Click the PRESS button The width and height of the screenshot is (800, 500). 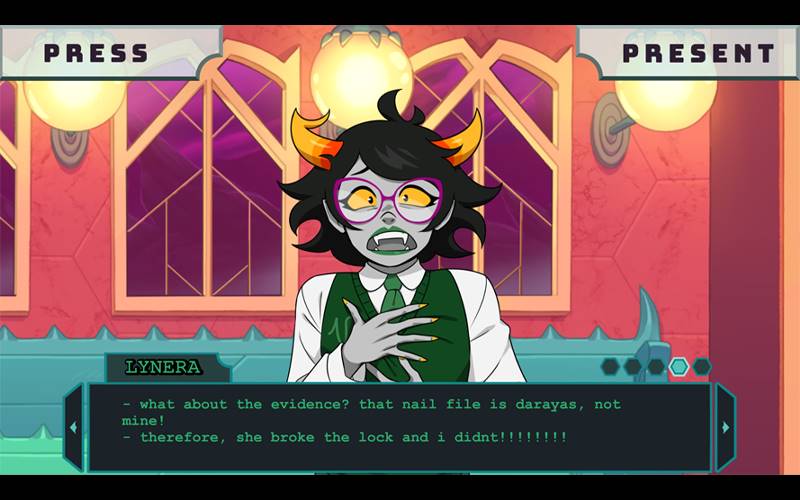click(x=97, y=52)
